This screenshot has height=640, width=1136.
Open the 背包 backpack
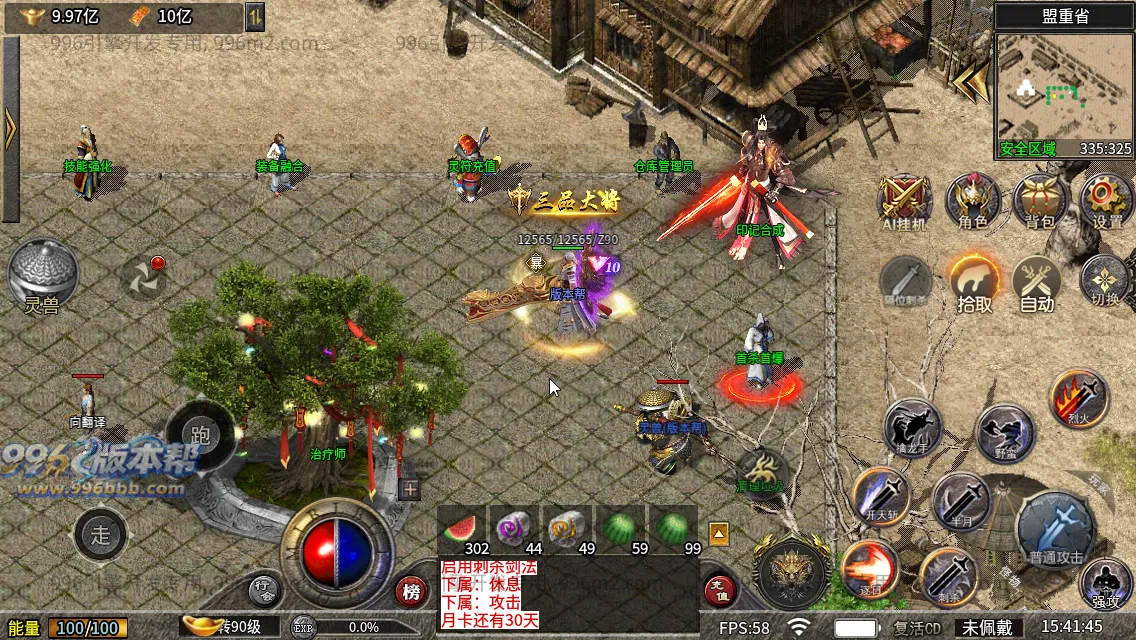1040,200
